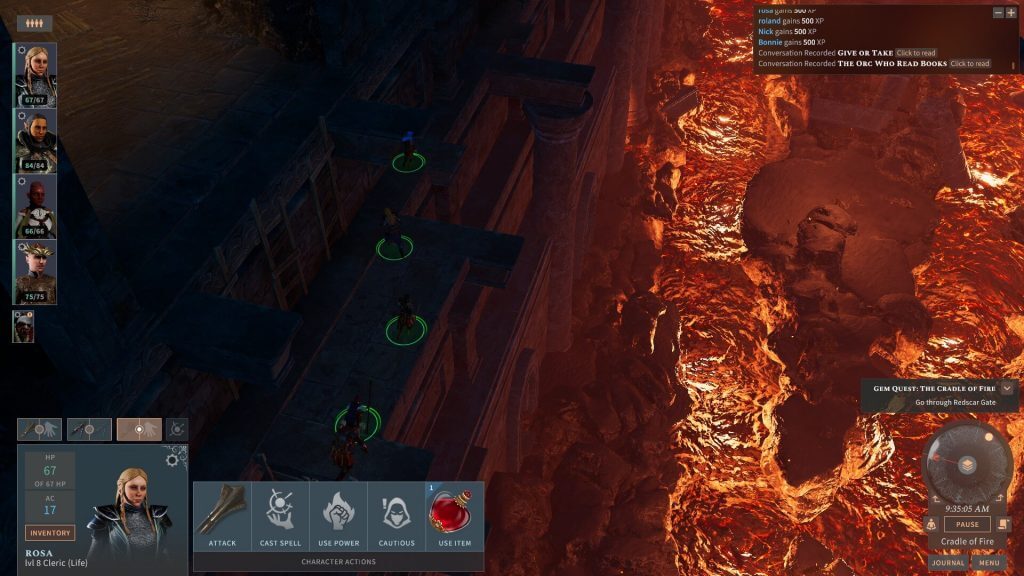Shrink the log with the minus button
Image resolution: width=1024 pixels, height=576 pixels.
pyautogui.click(x=997, y=13)
